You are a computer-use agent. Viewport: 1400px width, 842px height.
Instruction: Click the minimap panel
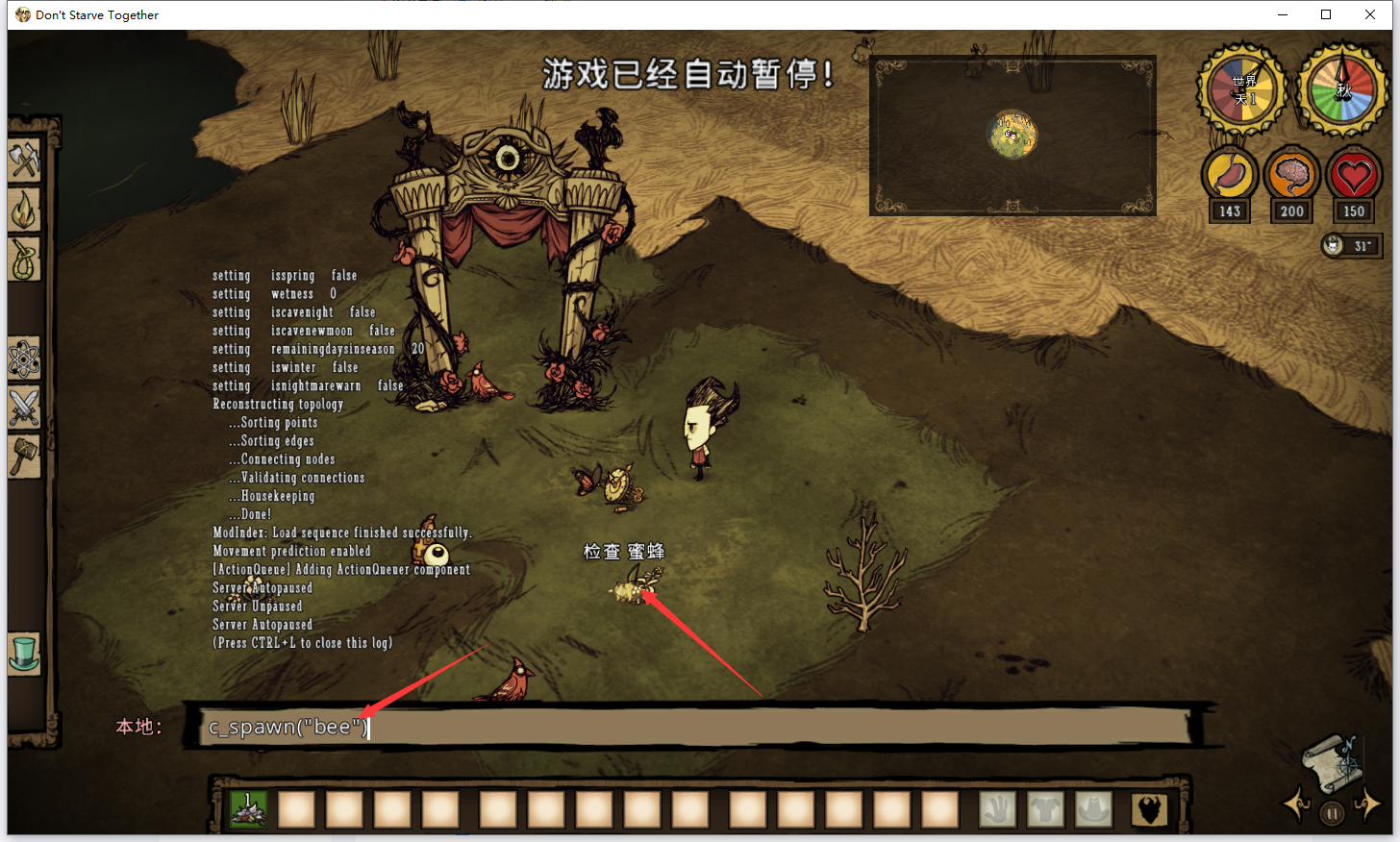click(x=1012, y=136)
